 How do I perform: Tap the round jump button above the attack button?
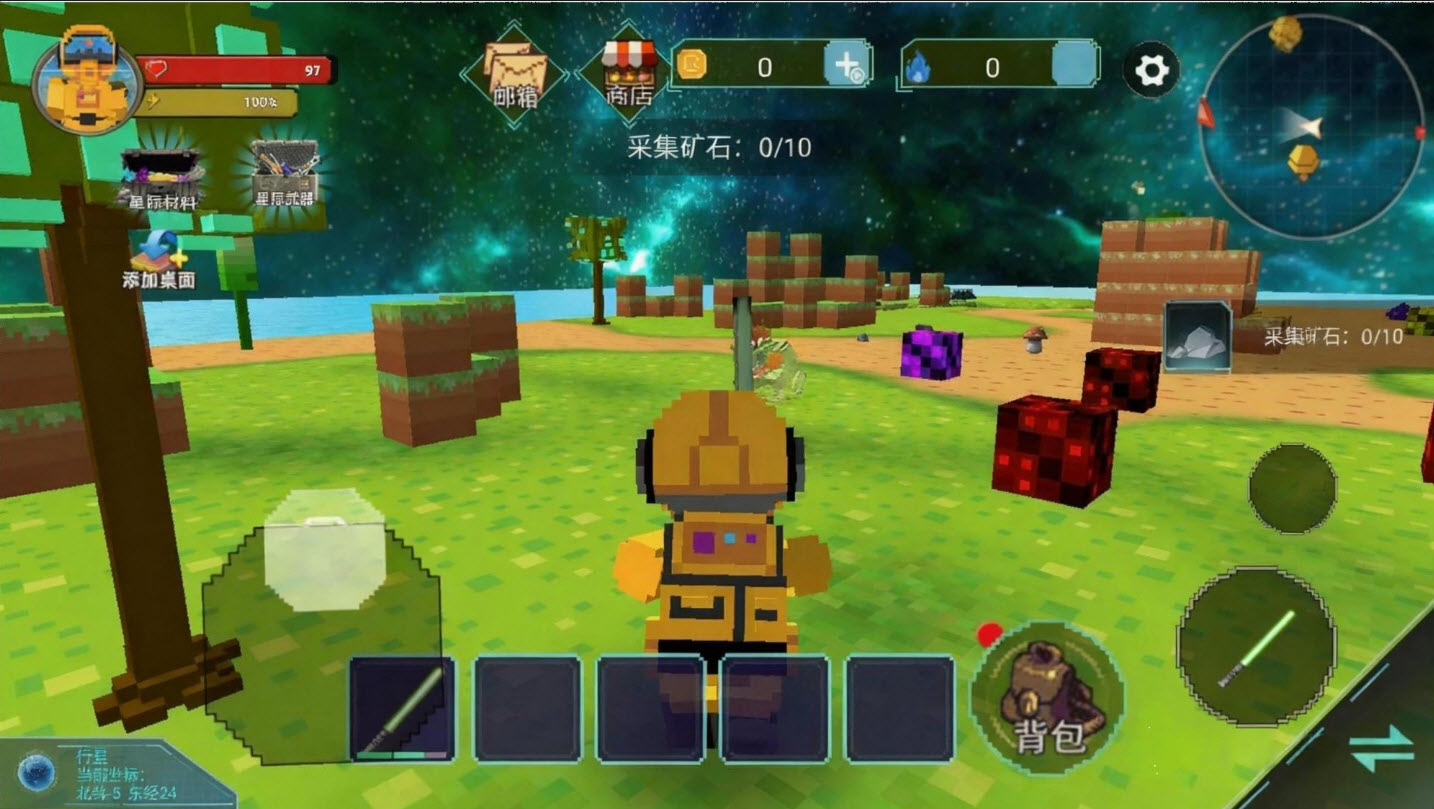[1292, 488]
